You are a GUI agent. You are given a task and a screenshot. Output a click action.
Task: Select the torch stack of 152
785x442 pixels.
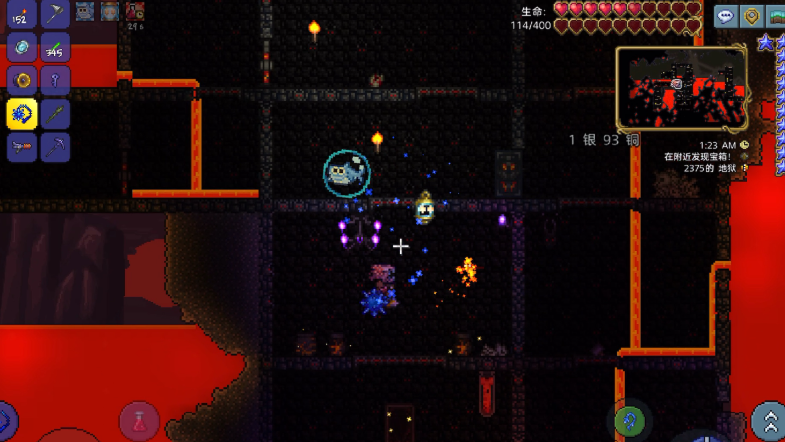(x=22, y=14)
